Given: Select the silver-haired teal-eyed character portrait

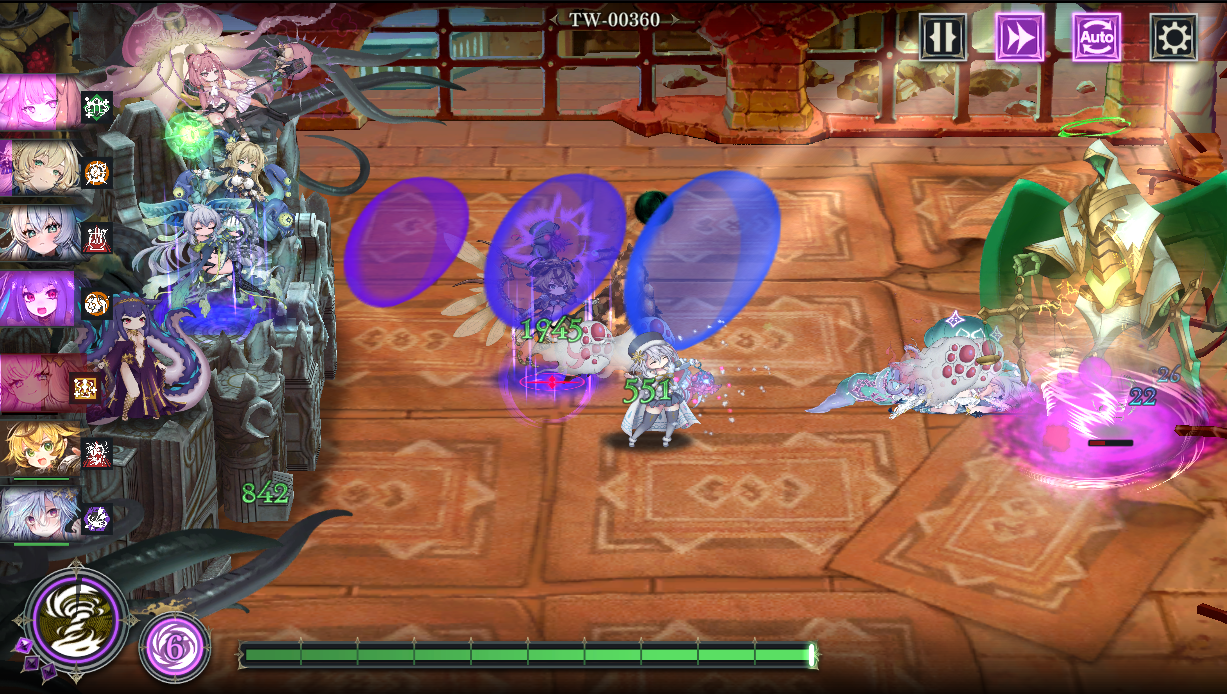Looking at the screenshot, I should [40, 234].
